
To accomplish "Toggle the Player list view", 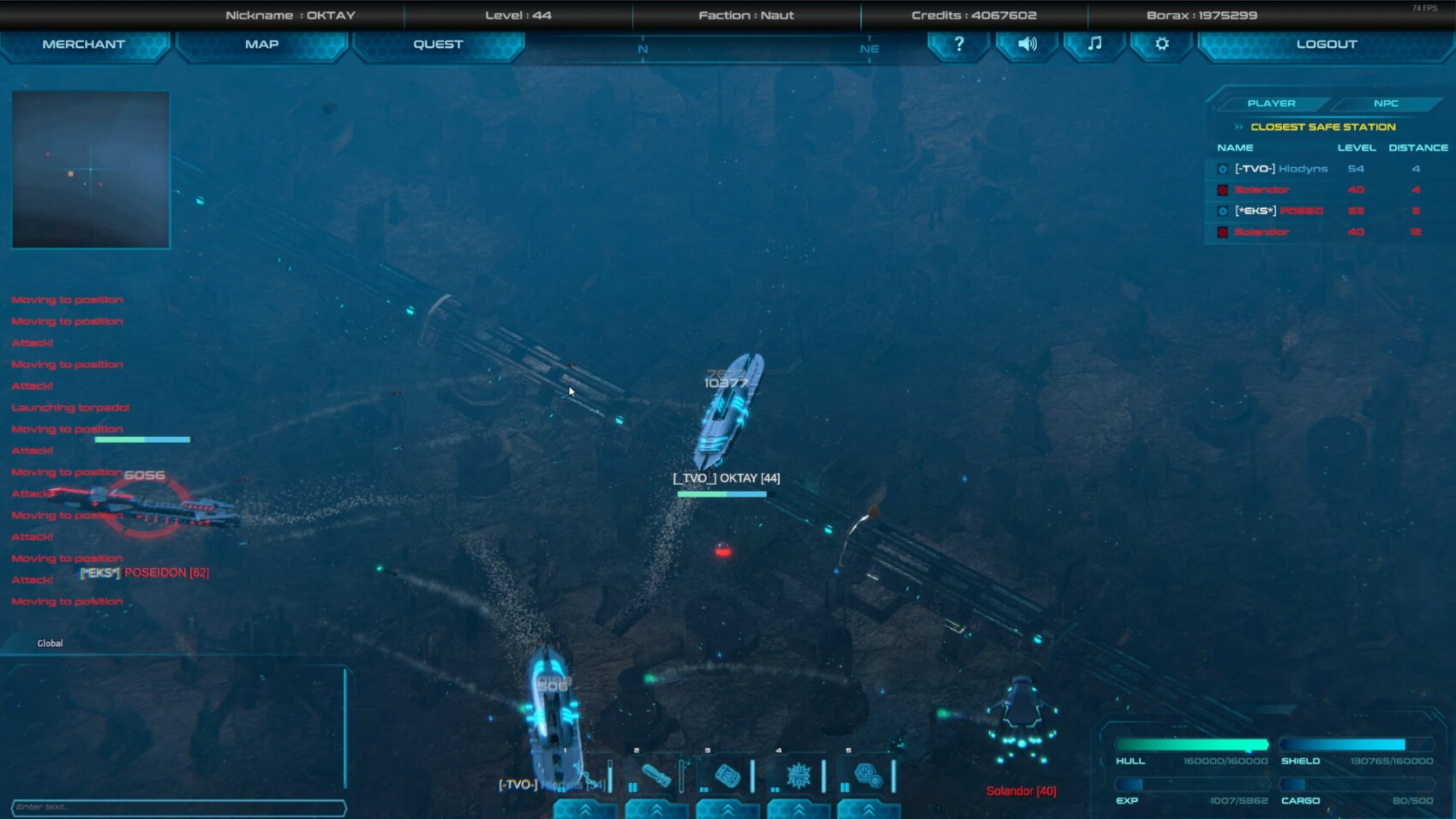I will point(1272,103).
